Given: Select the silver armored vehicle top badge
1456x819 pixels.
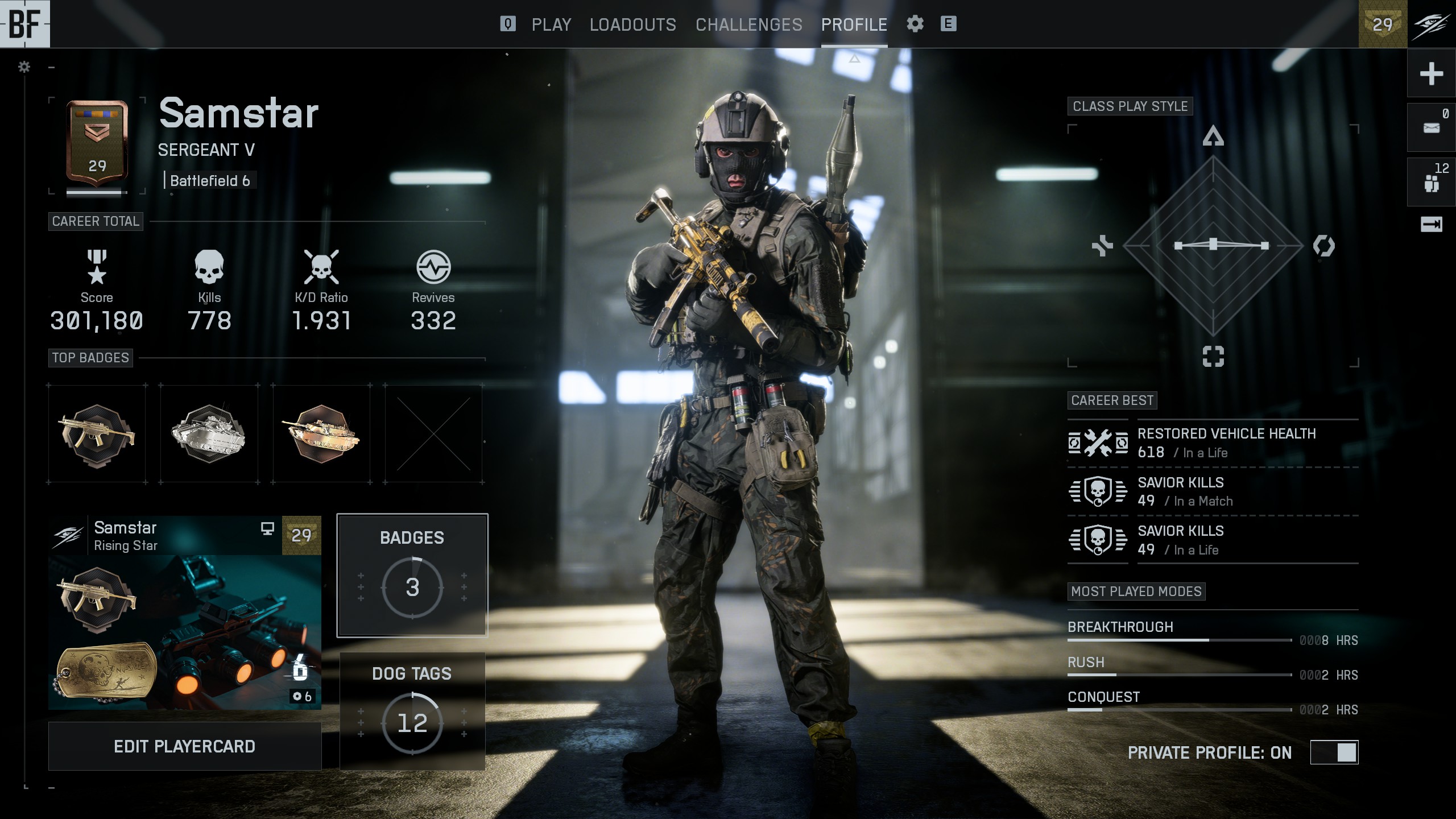Looking at the screenshot, I should (x=209, y=434).
